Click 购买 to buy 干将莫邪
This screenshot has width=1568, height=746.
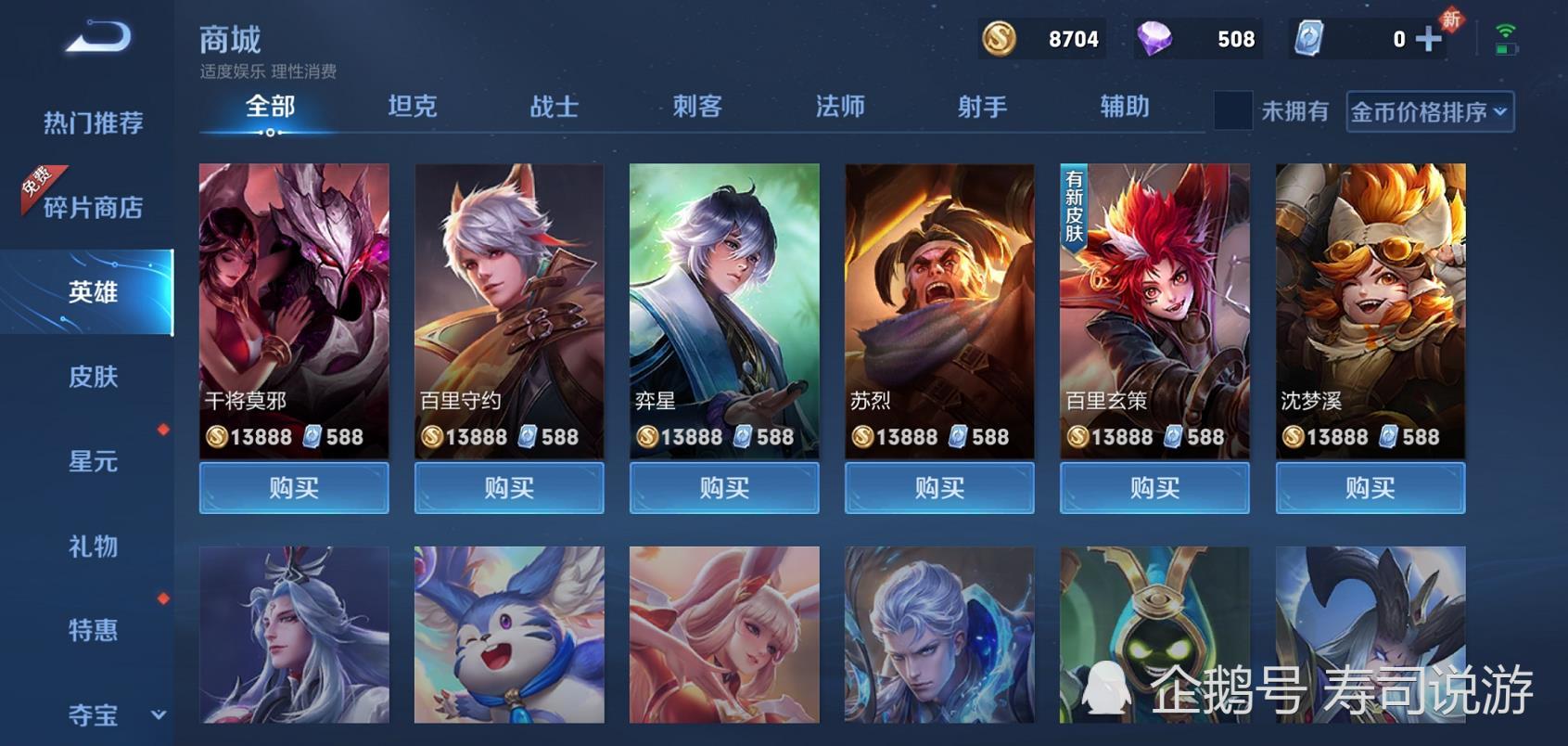pos(293,487)
